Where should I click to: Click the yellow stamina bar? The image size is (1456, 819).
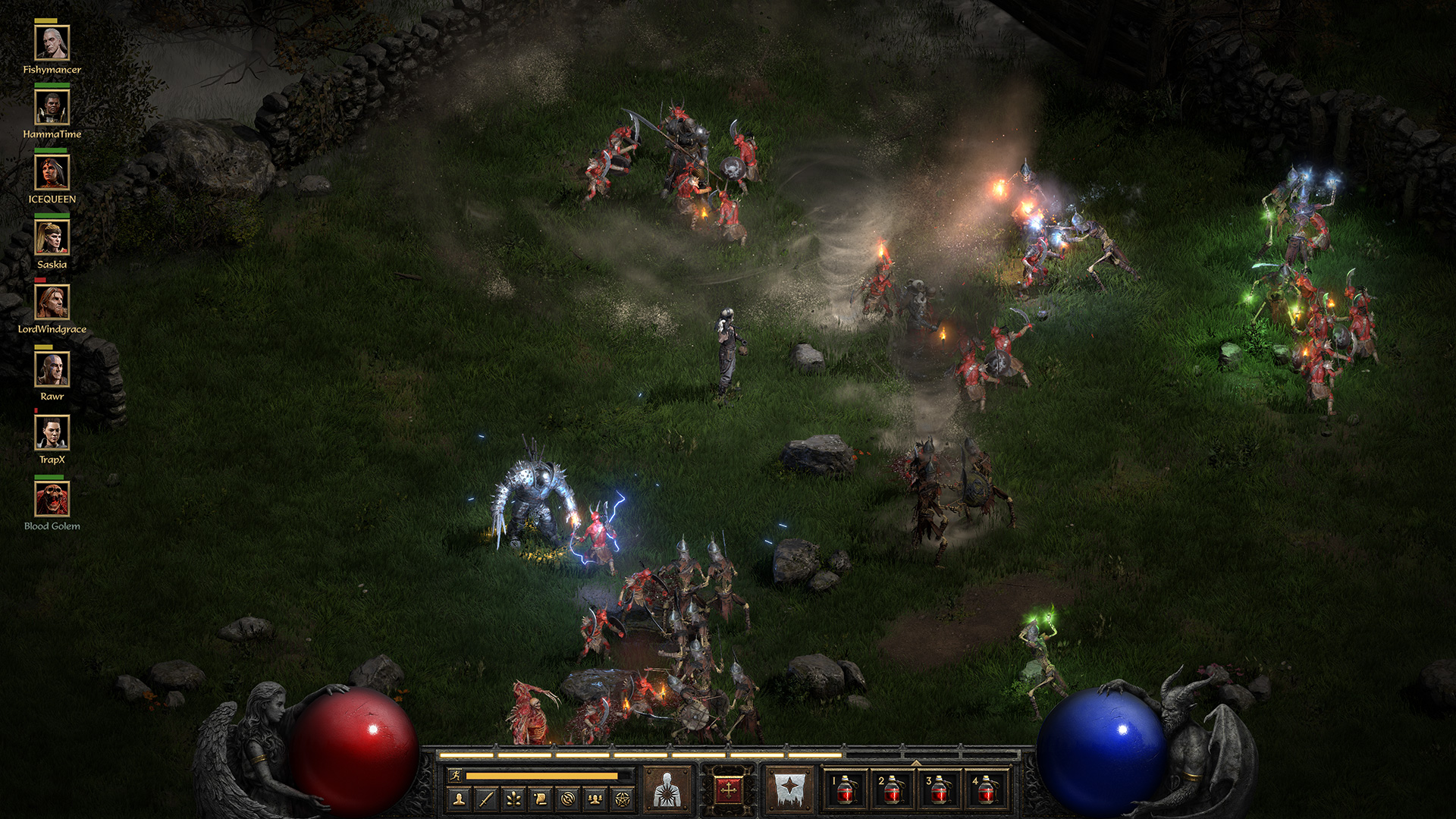(542, 776)
